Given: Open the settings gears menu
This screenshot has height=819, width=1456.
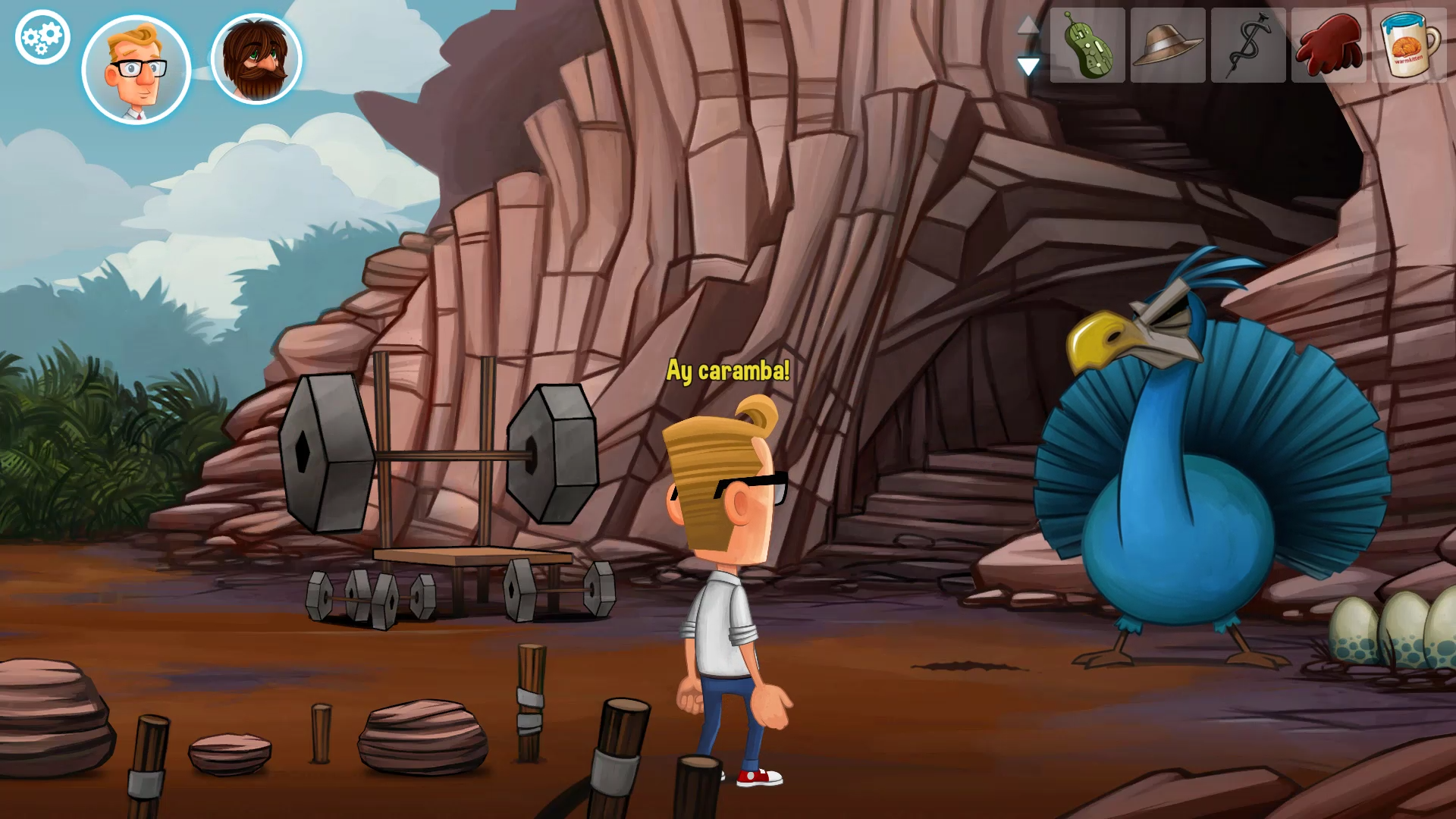Looking at the screenshot, I should [42, 37].
